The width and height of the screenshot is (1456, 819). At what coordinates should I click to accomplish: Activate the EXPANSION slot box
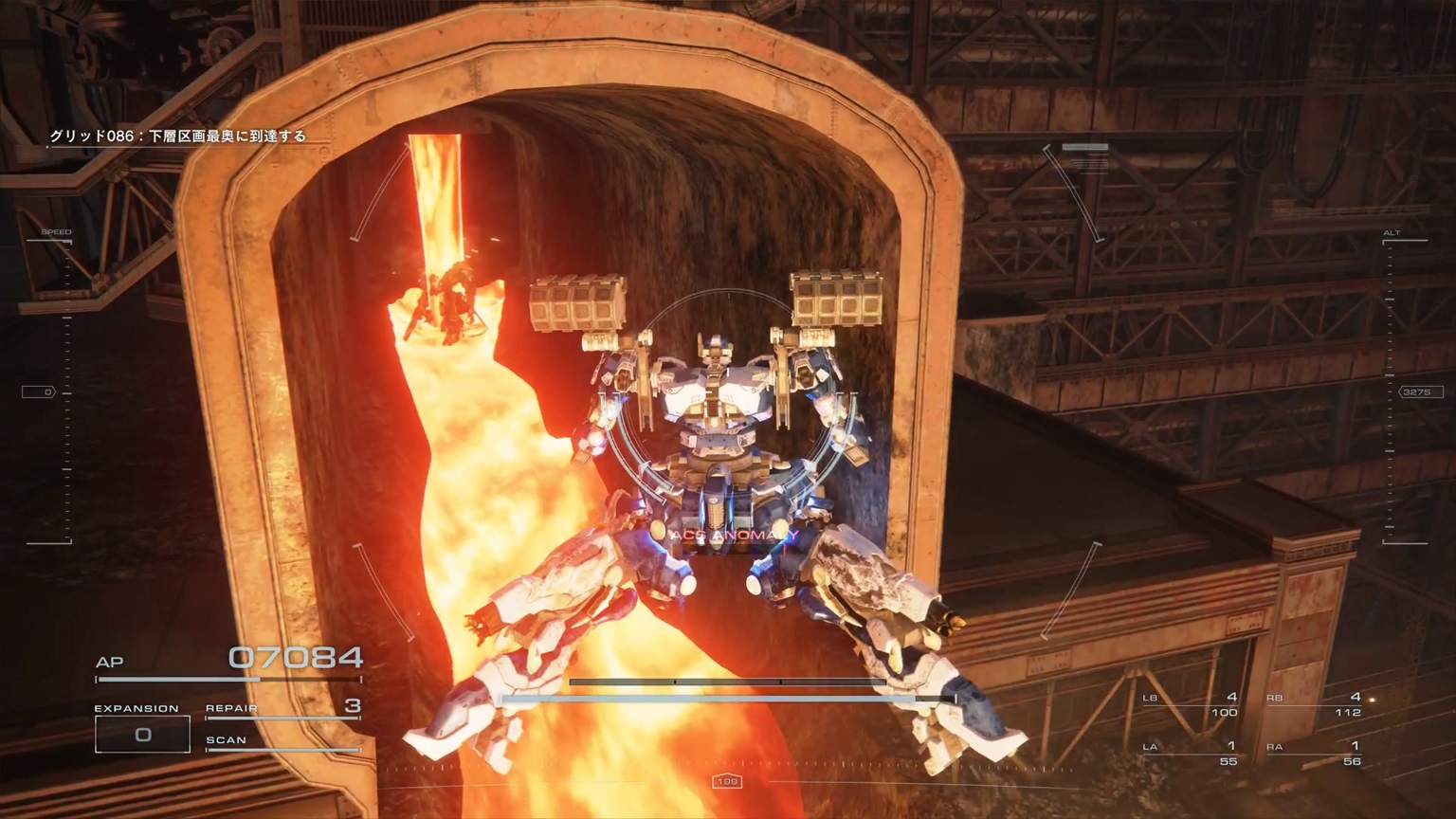(142, 734)
